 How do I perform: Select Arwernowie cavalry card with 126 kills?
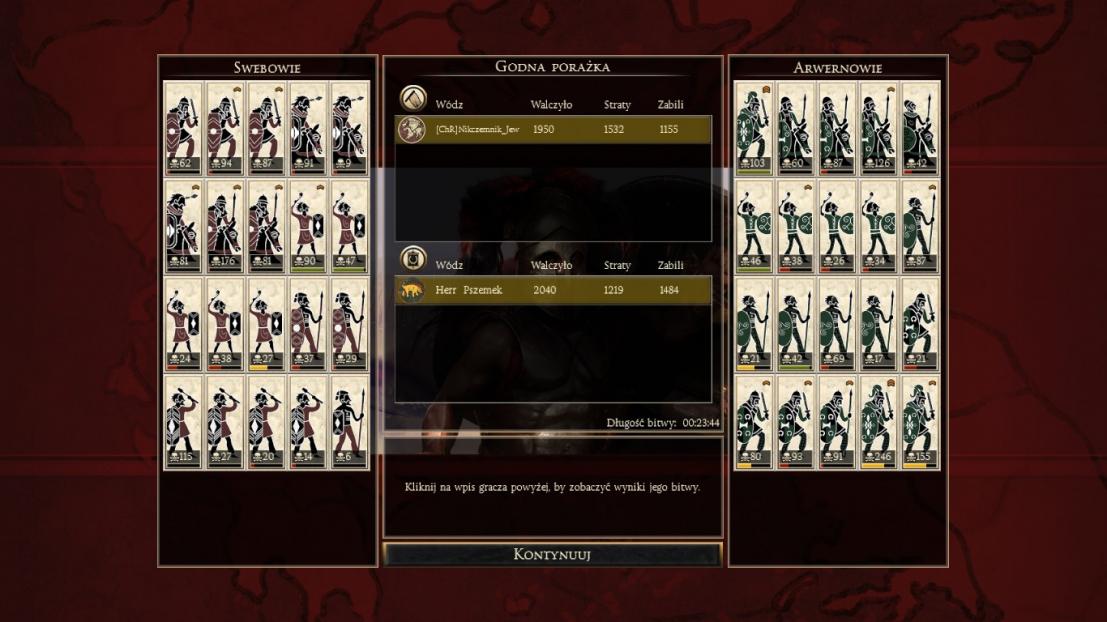point(878,128)
